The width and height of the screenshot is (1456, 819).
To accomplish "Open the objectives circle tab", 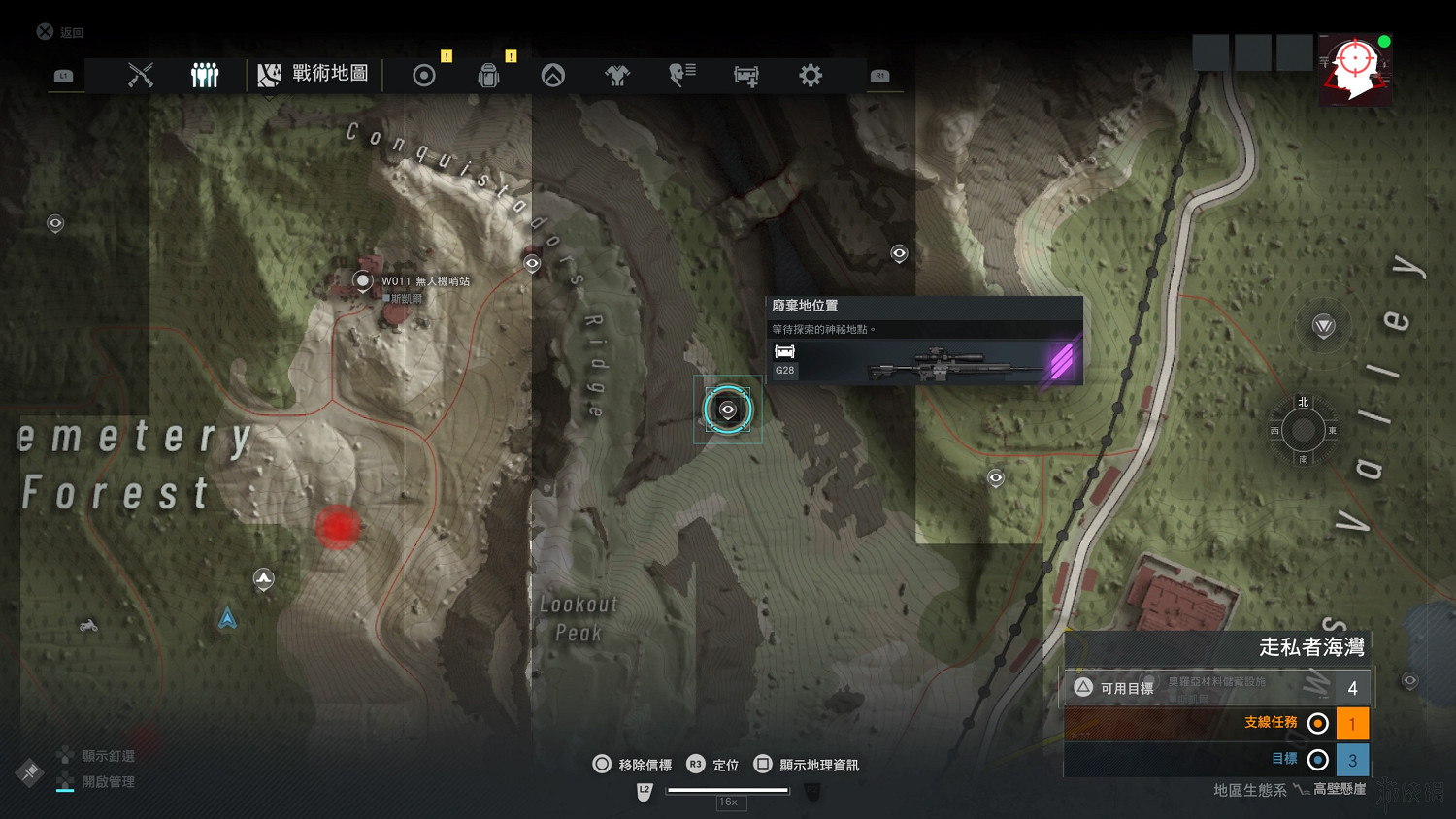I will point(424,75).
